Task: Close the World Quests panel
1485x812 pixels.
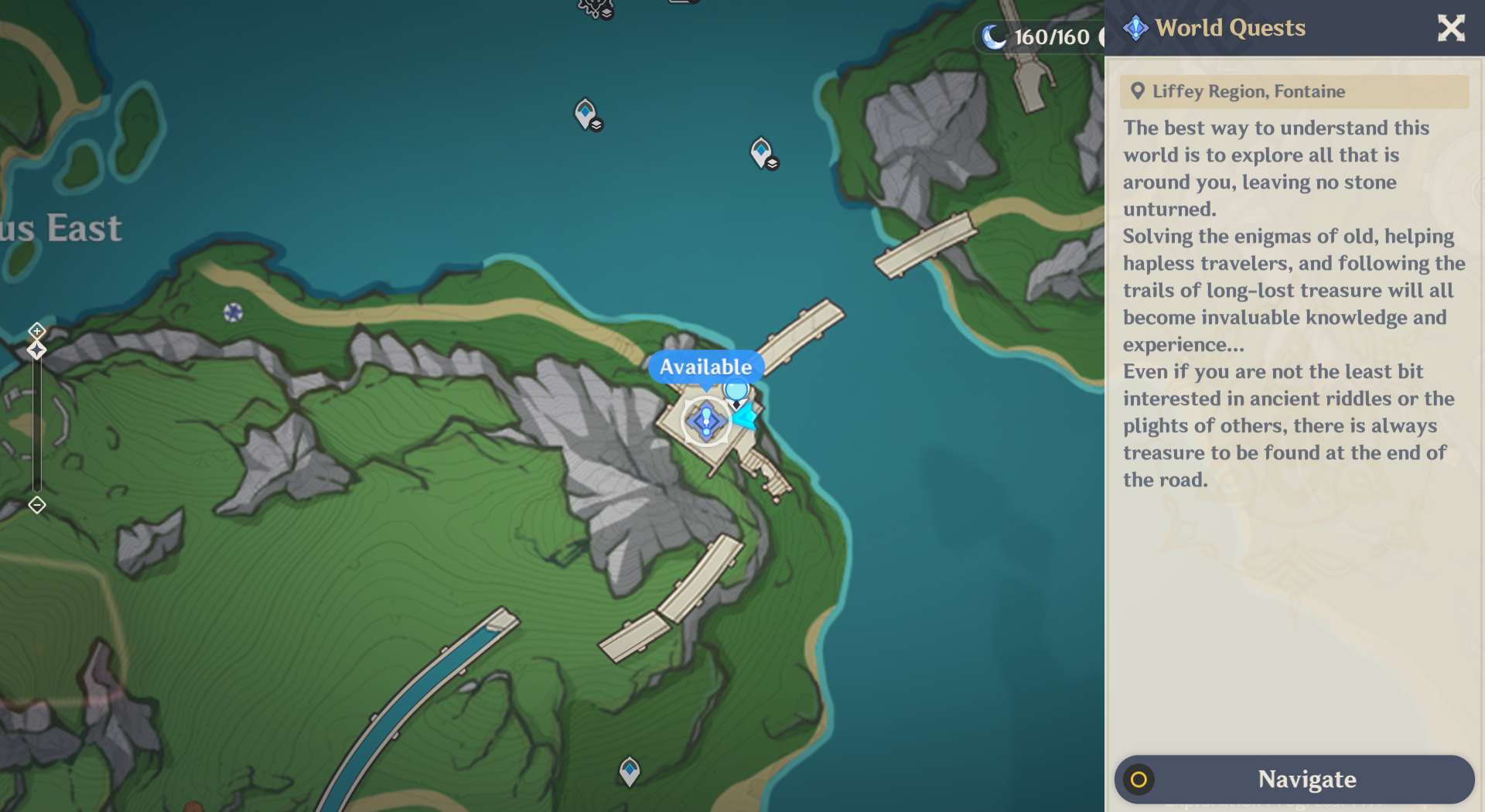Action: [x=1452, y=28]
